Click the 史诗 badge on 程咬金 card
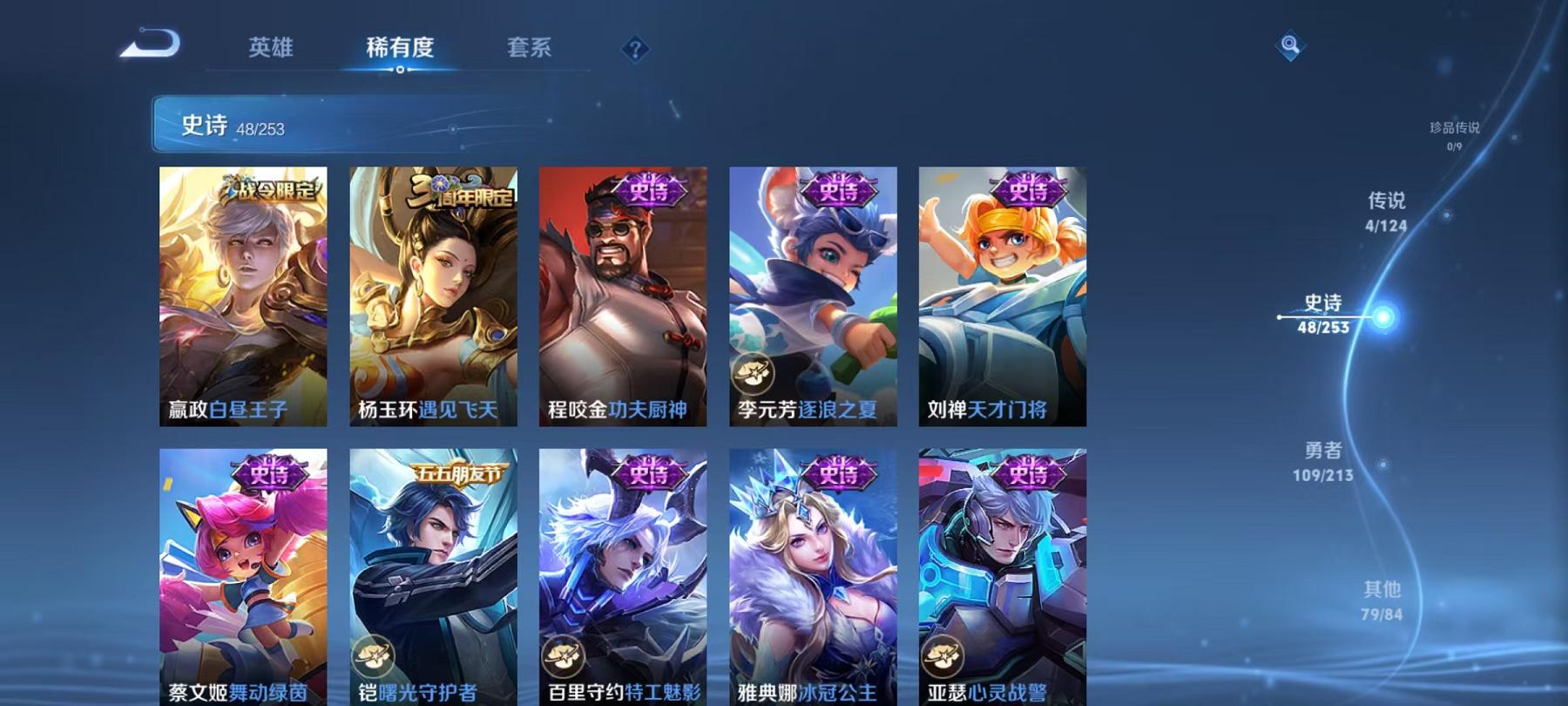This screenshot has height=706, width=1568. click(x=646, y=189)
